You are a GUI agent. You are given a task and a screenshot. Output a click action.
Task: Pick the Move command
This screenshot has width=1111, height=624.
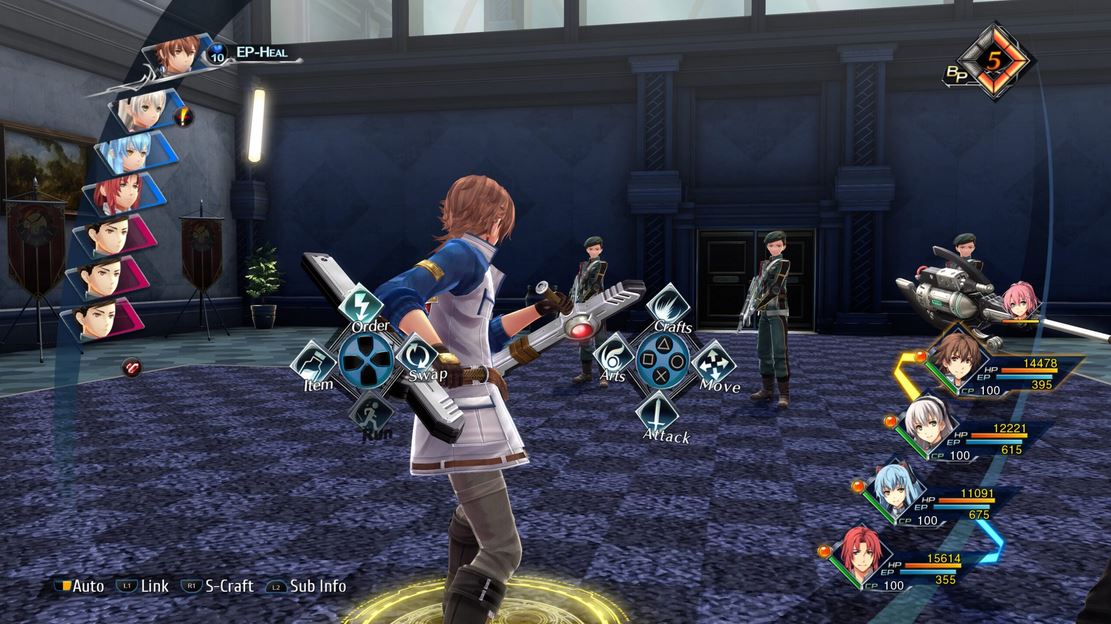coord(714,362)
